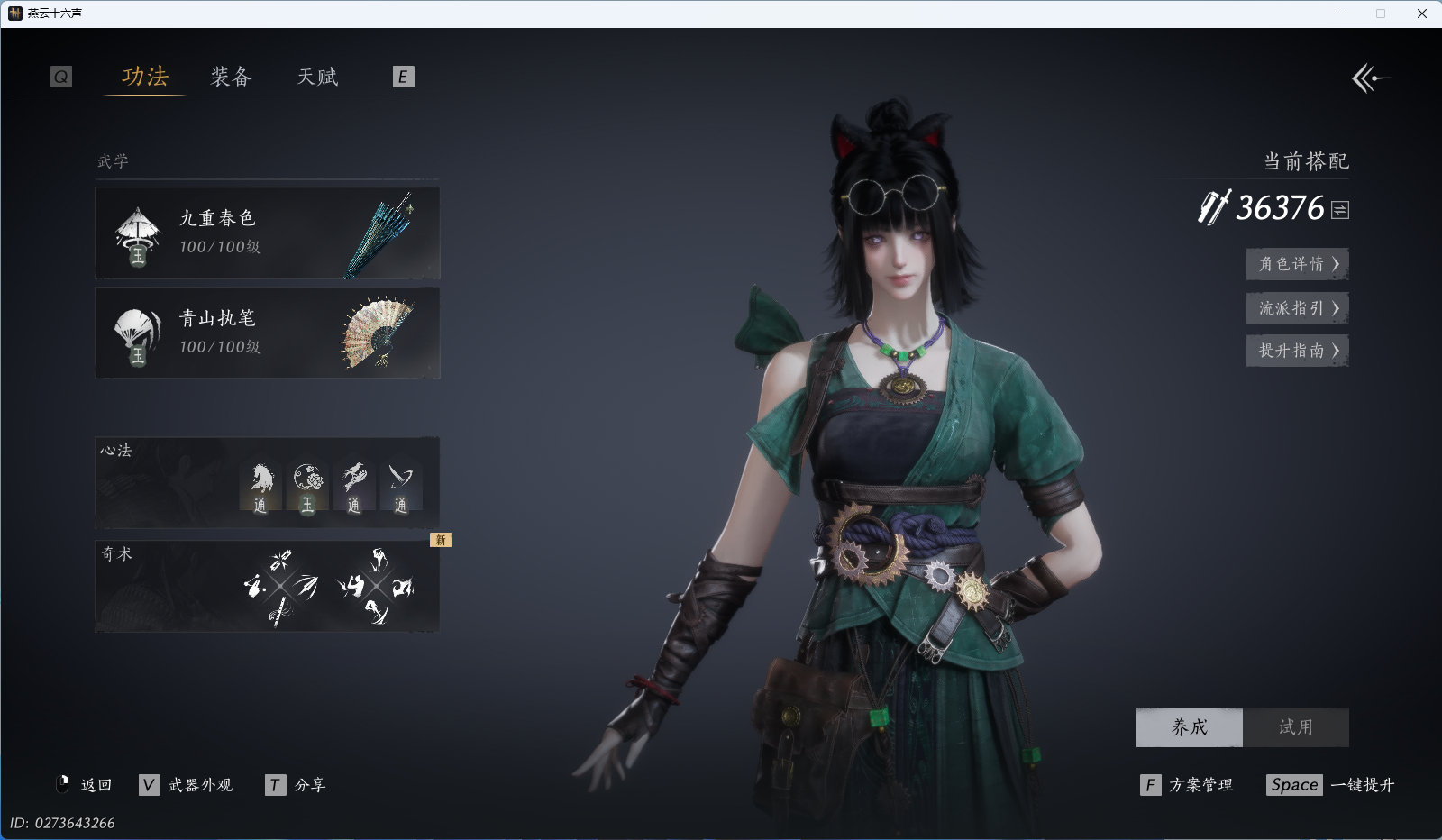Viewport: 1442px width, 840px height.
Task: Select the 养成 mode button
Action: click(x=1189, y=727)
